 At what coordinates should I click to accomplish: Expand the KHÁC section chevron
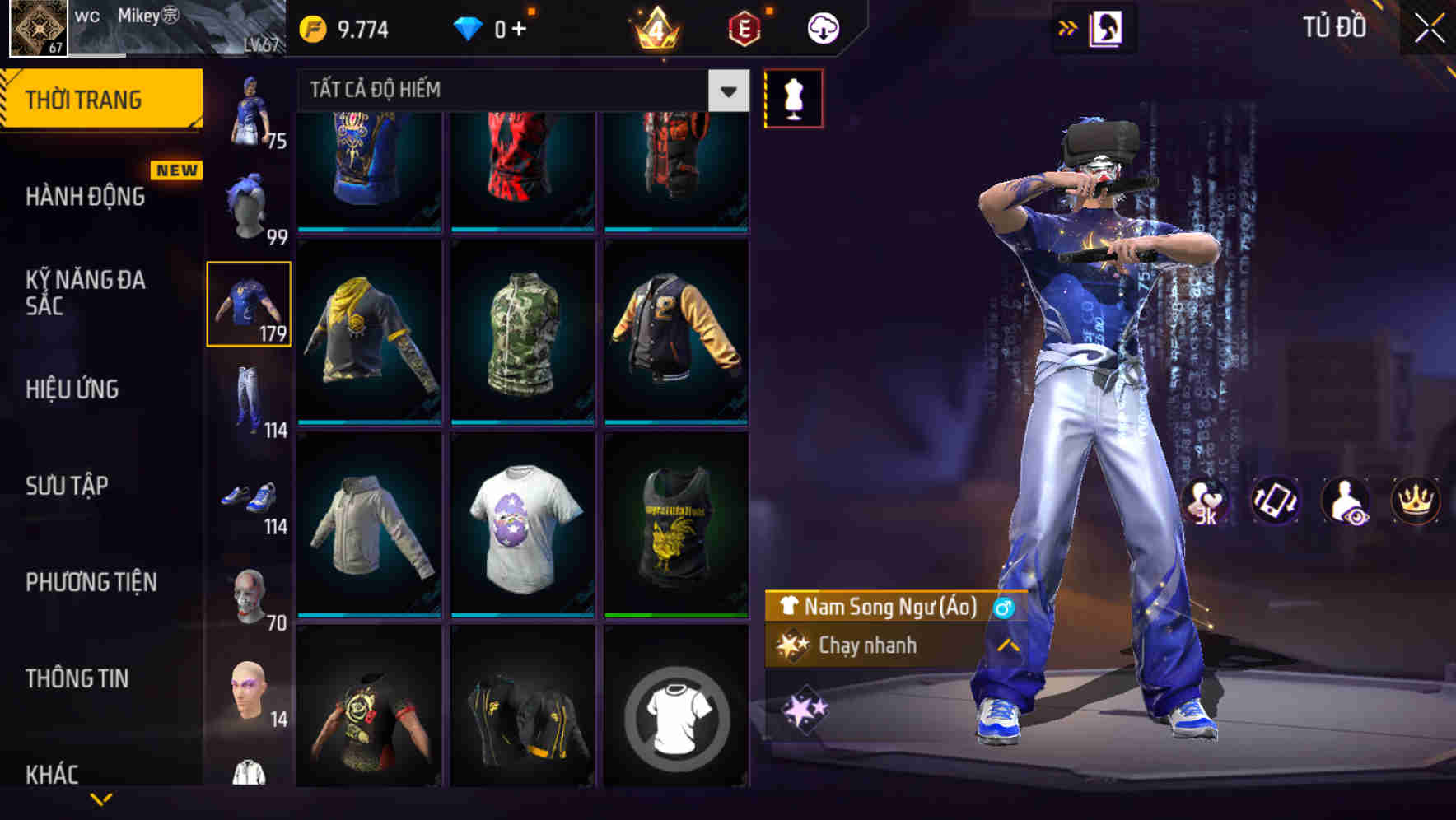[101, 797]
